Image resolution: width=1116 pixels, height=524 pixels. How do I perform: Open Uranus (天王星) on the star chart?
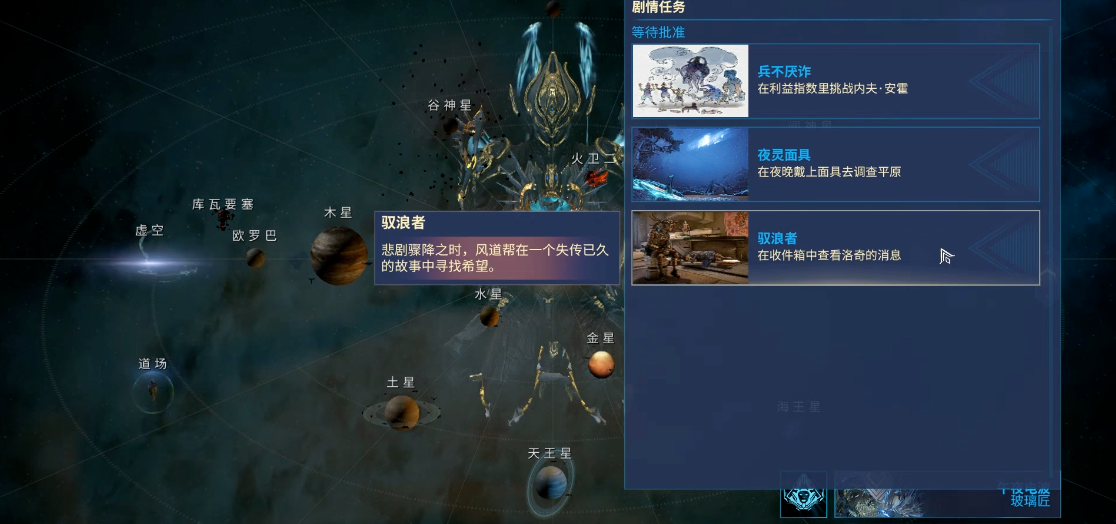(550, 484)
